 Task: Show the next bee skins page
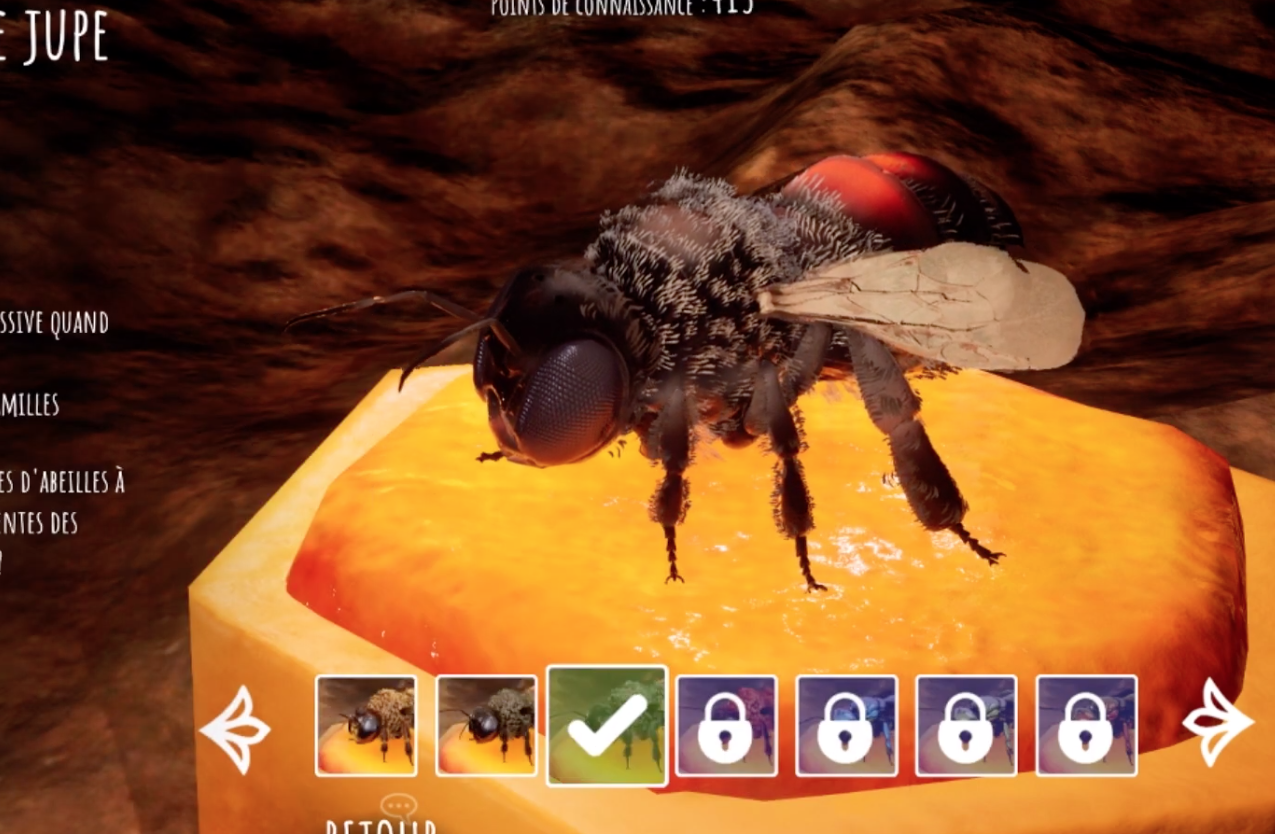pyautogui.click(x=1216, y=723)
